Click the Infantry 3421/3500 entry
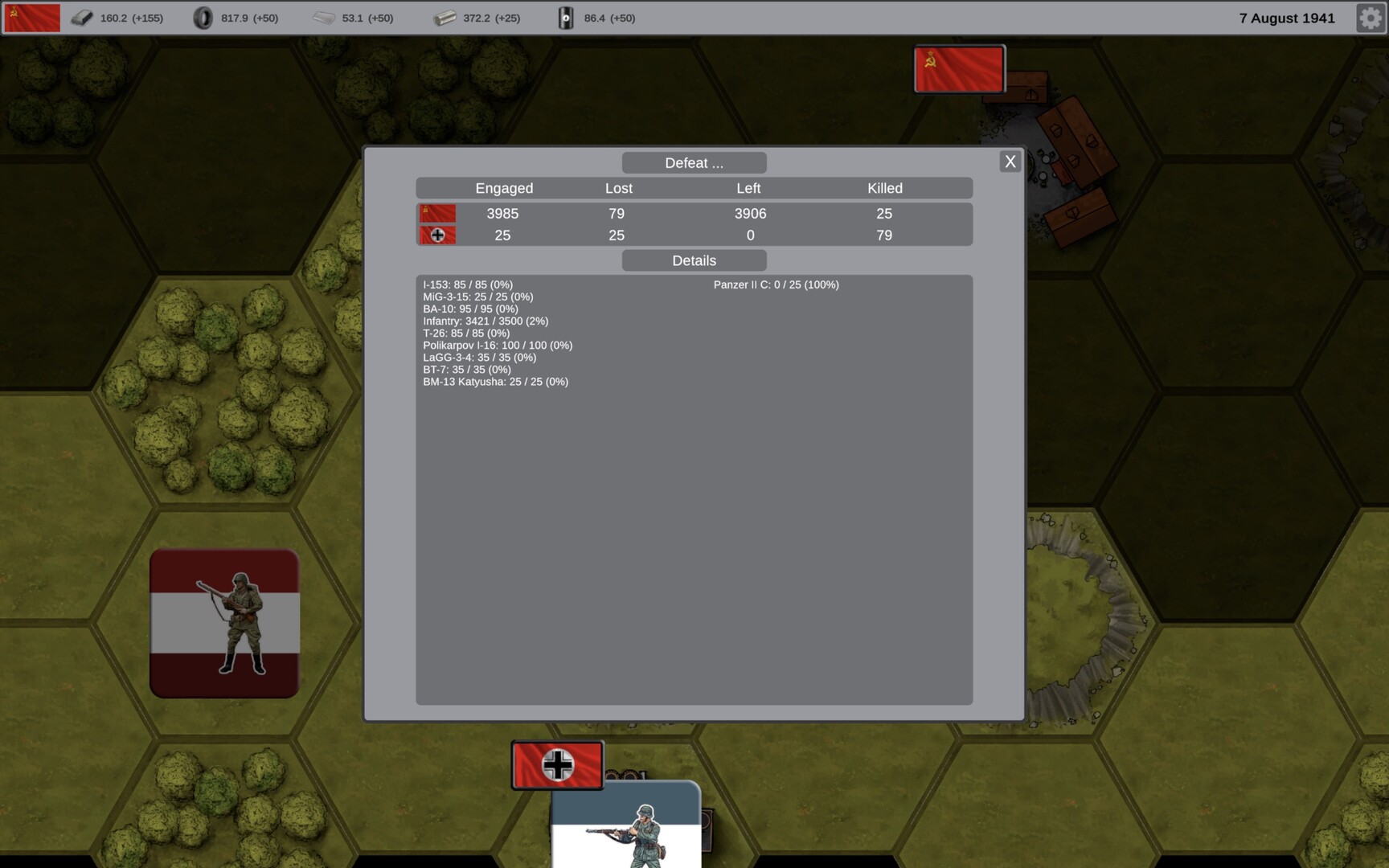Viewport: 1389px width, 868px height. [486, 321]
